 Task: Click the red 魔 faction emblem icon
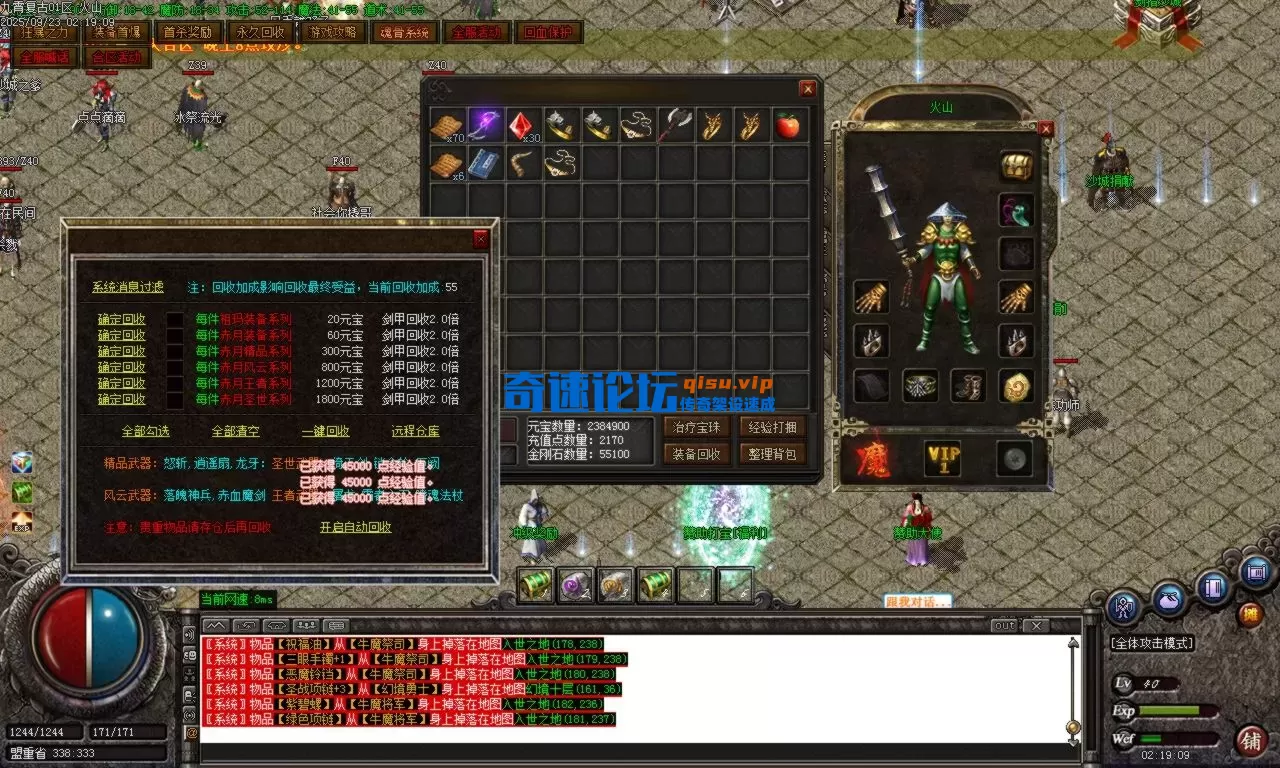coord(872,458)
